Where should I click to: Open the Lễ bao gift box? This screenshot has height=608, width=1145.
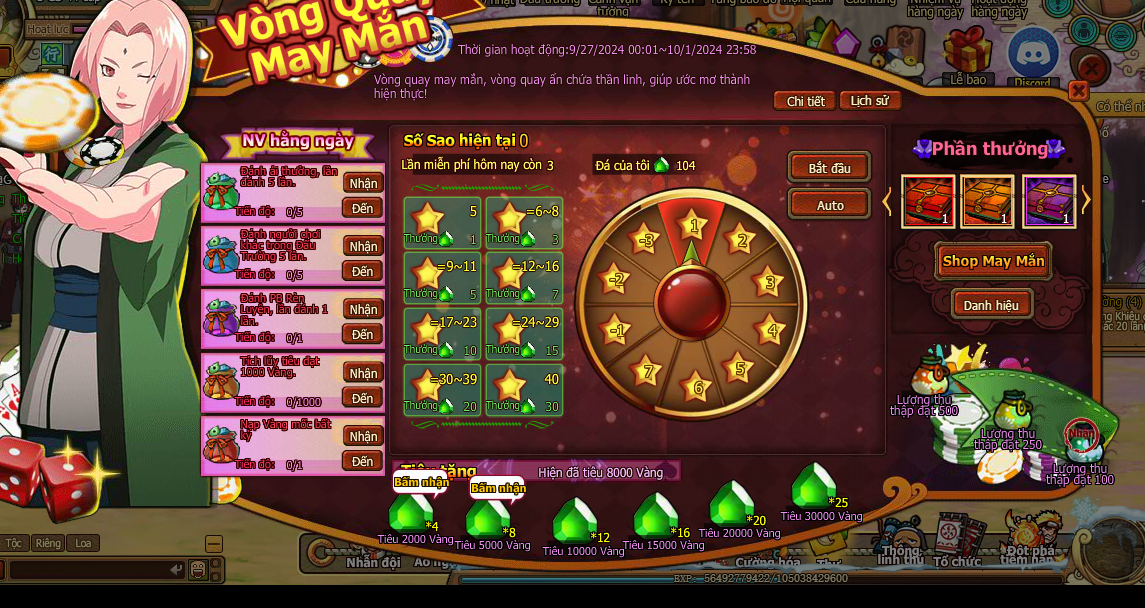967,54
